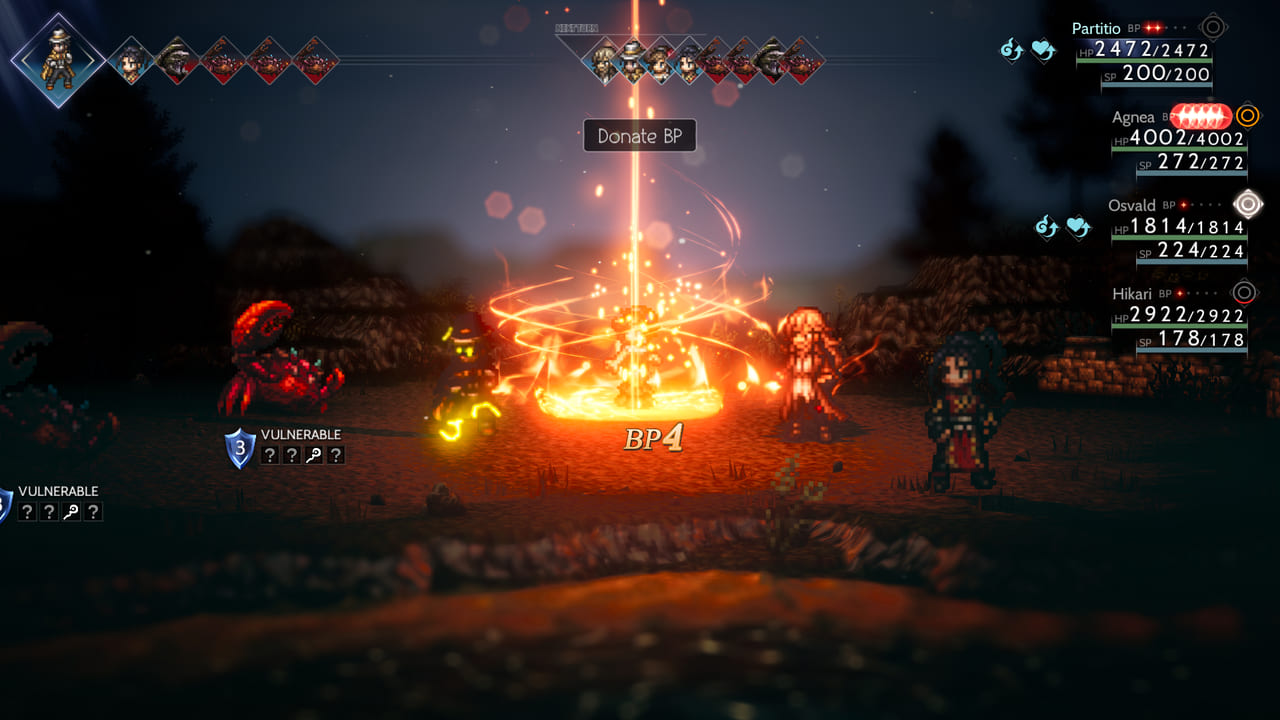
Task: Select Agnea's portrait in the NEXT TURN queue
Action: click(659, 62)
